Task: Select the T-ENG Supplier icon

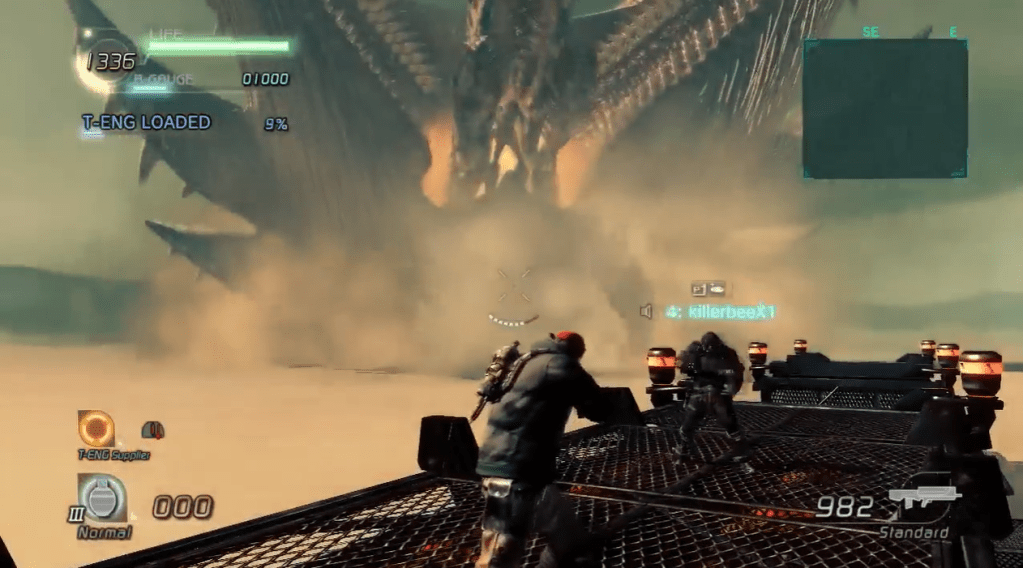Action: click(96, 428)
